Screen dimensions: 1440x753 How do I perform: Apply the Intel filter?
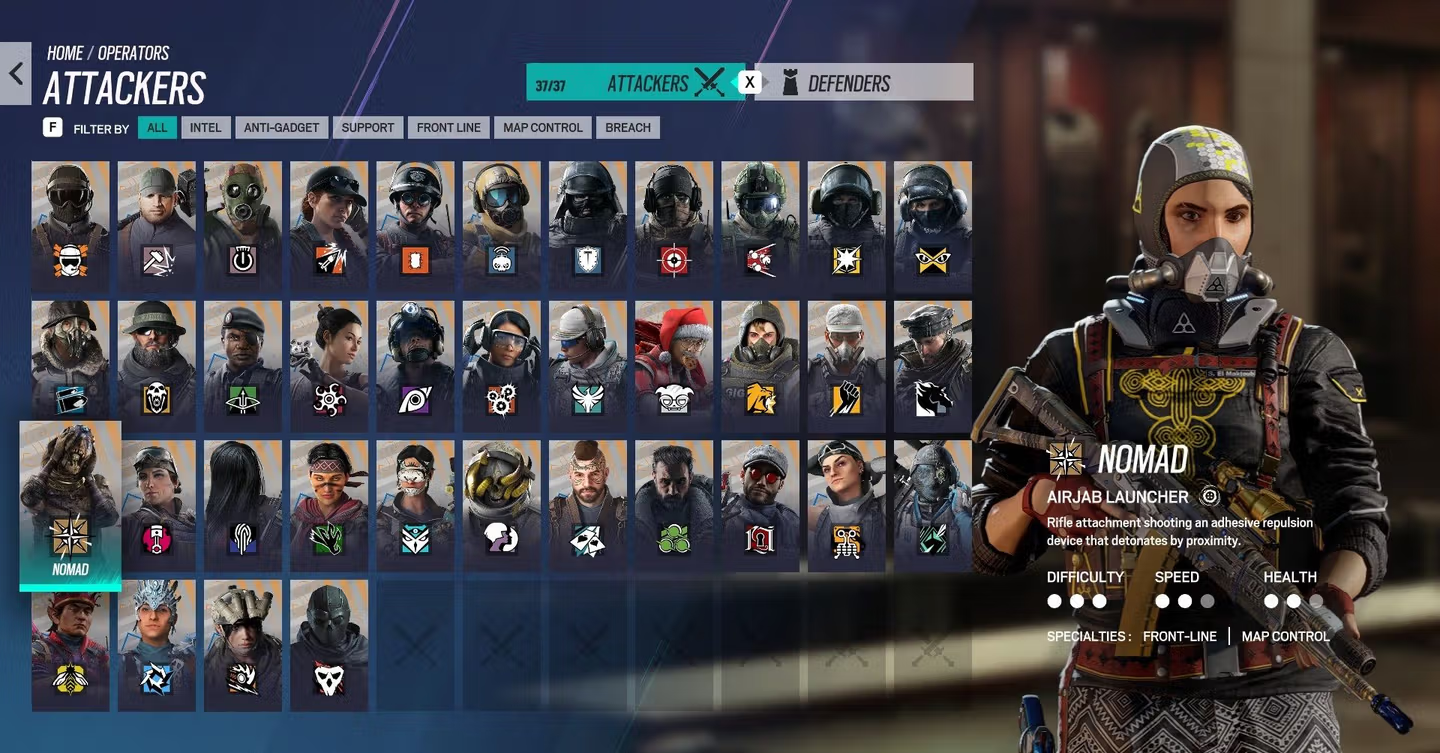coord(205,128)
